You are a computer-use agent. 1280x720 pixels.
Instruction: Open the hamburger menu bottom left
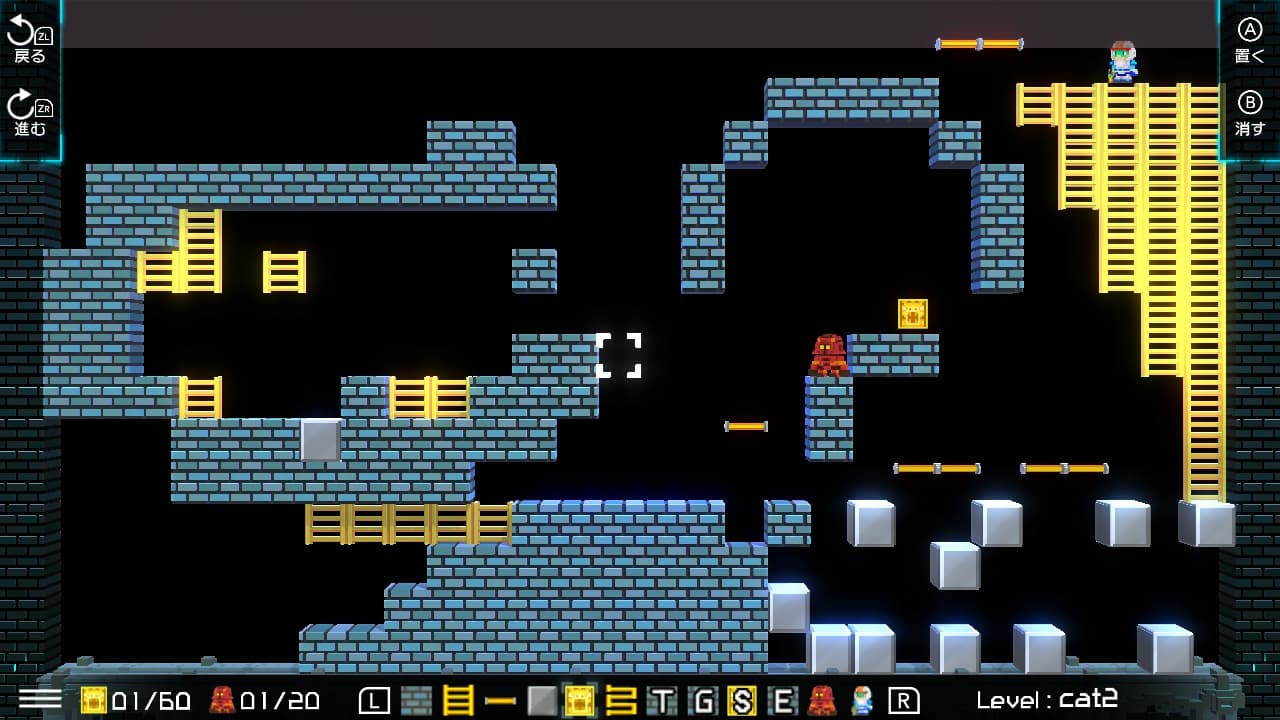(40, 700)
